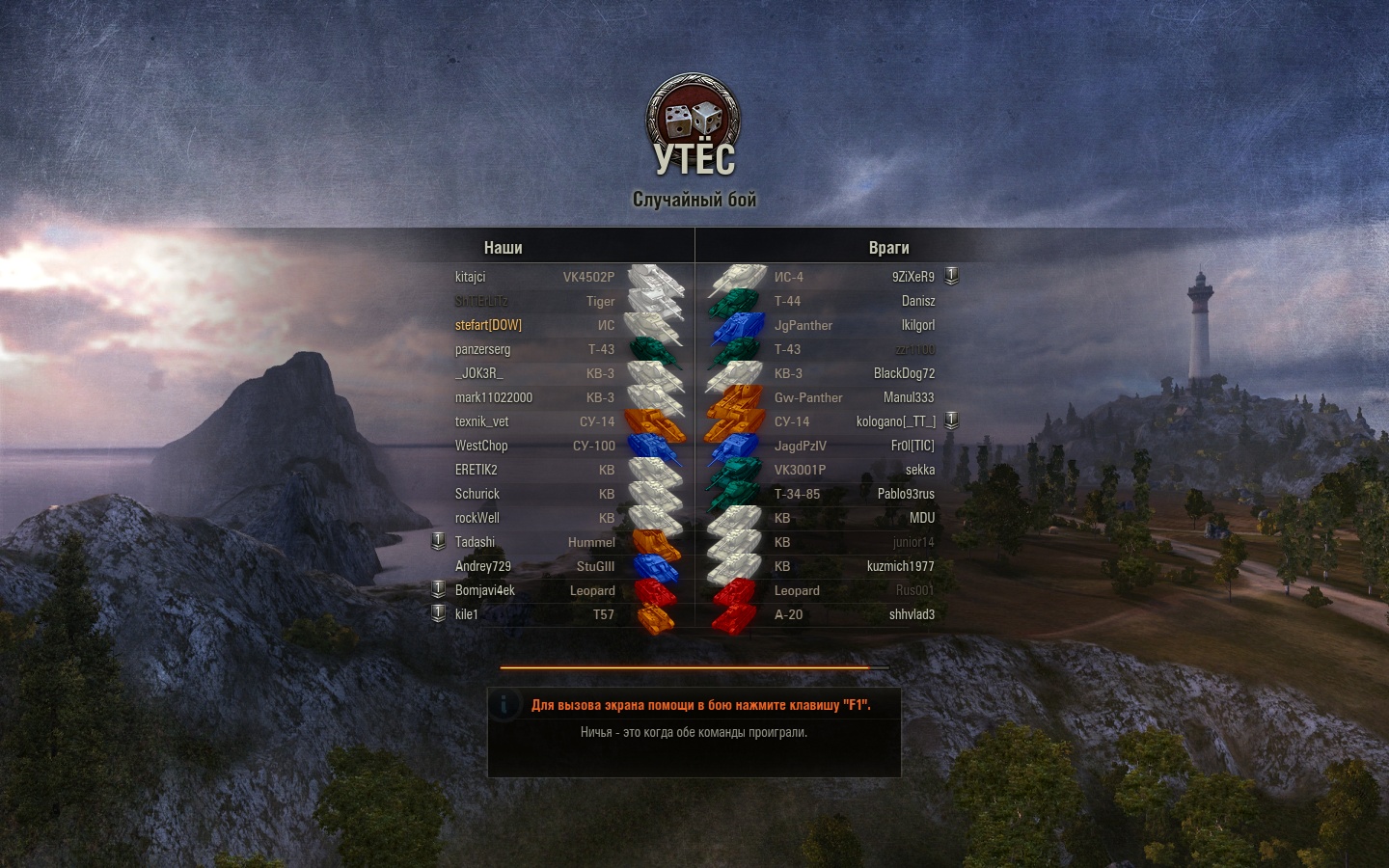Image resolution: width=1389 pixels, height=868 pixels.
Task: Pick enemy kologano[_TT_] in the list
Action: pyautogui.click(x=895, y=421)
